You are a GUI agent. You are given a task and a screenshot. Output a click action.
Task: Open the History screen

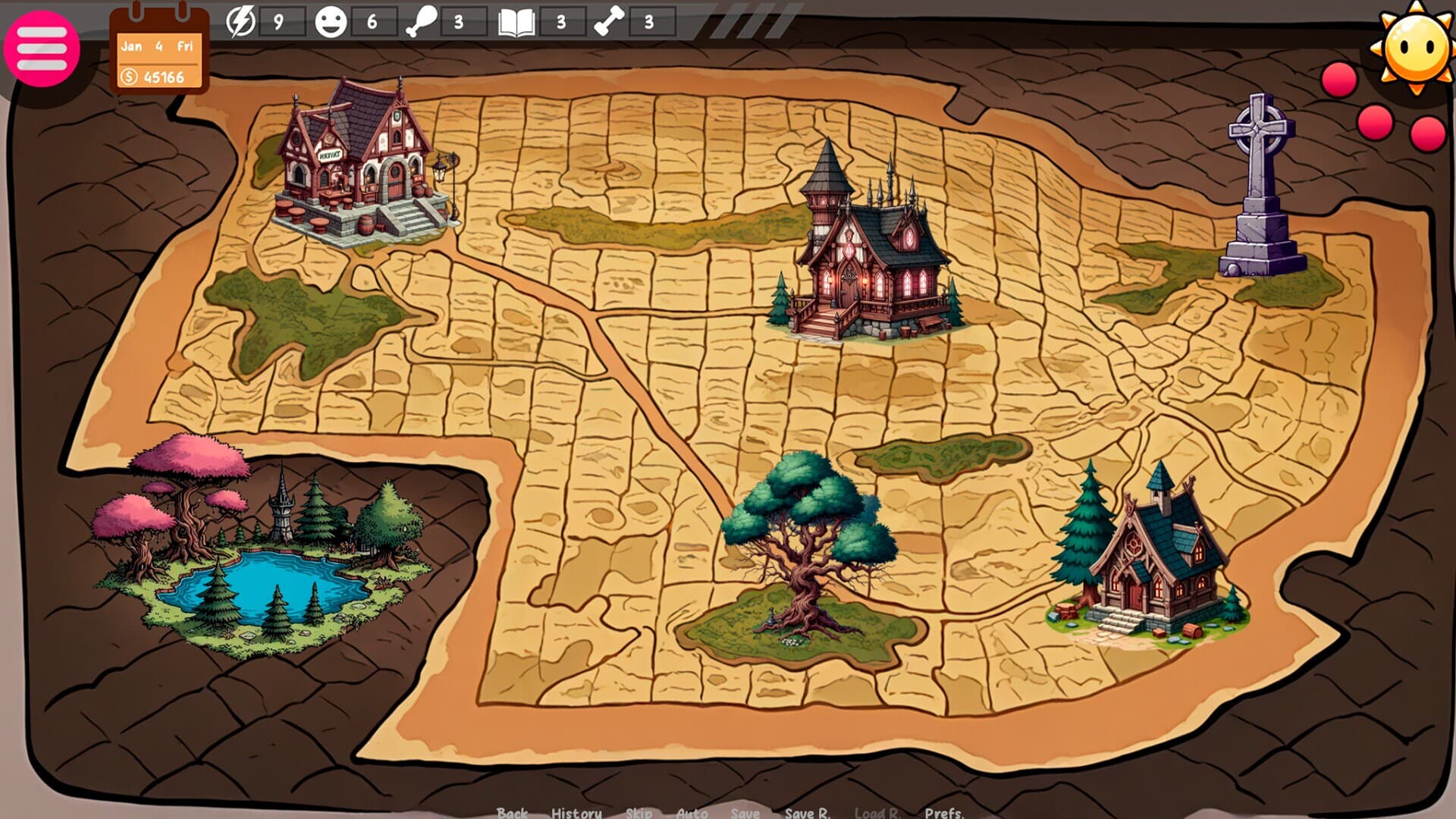coord(576,812)
